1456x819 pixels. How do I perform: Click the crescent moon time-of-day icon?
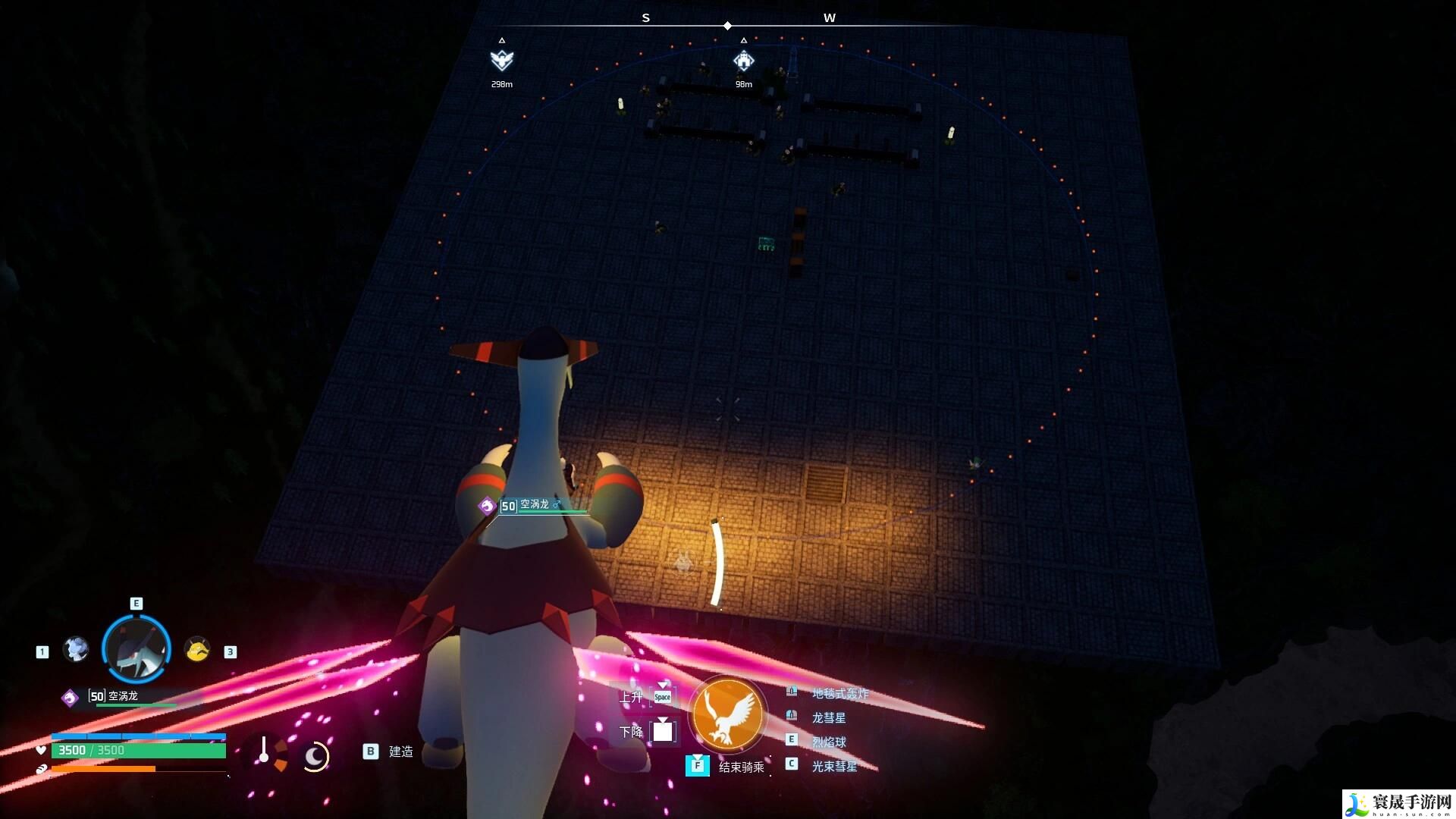click(315, 756)
